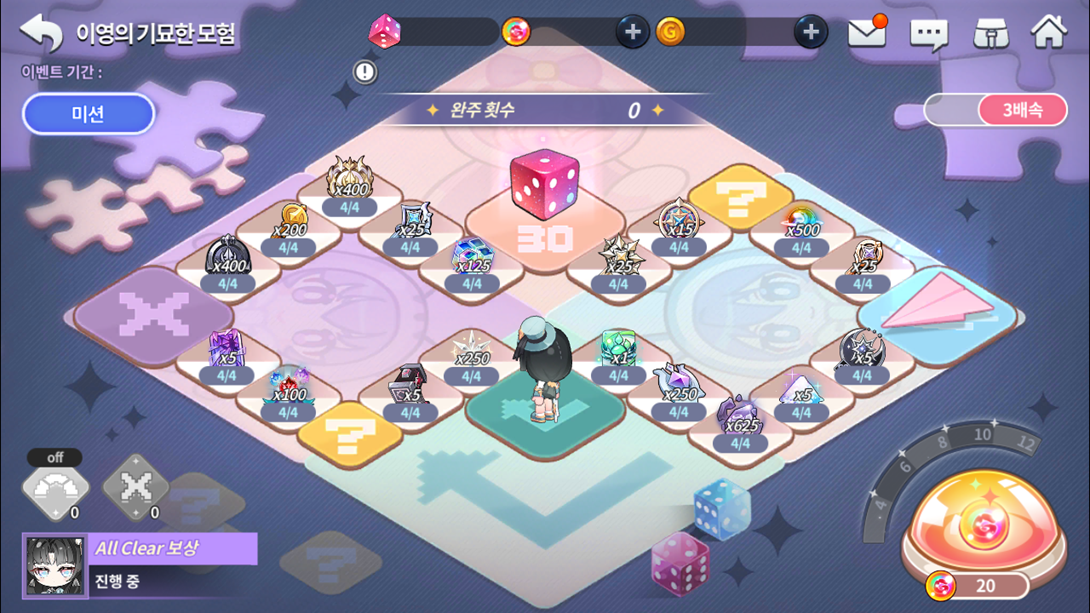Go back with the return arrow
The height and width of the screenshot is (613, 1090).
coord(41,33)
